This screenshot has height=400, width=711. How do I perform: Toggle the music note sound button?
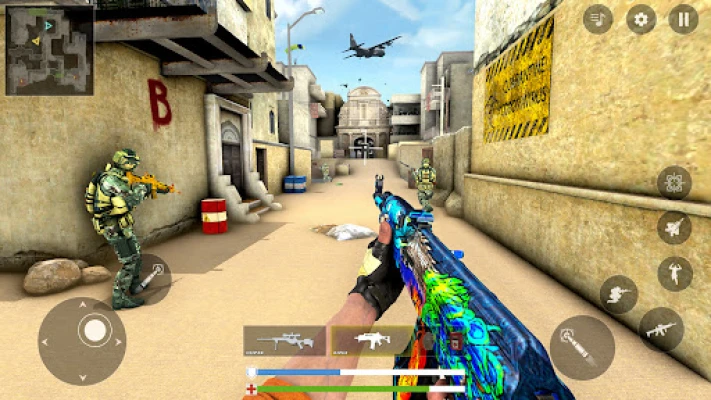[598, 19]
